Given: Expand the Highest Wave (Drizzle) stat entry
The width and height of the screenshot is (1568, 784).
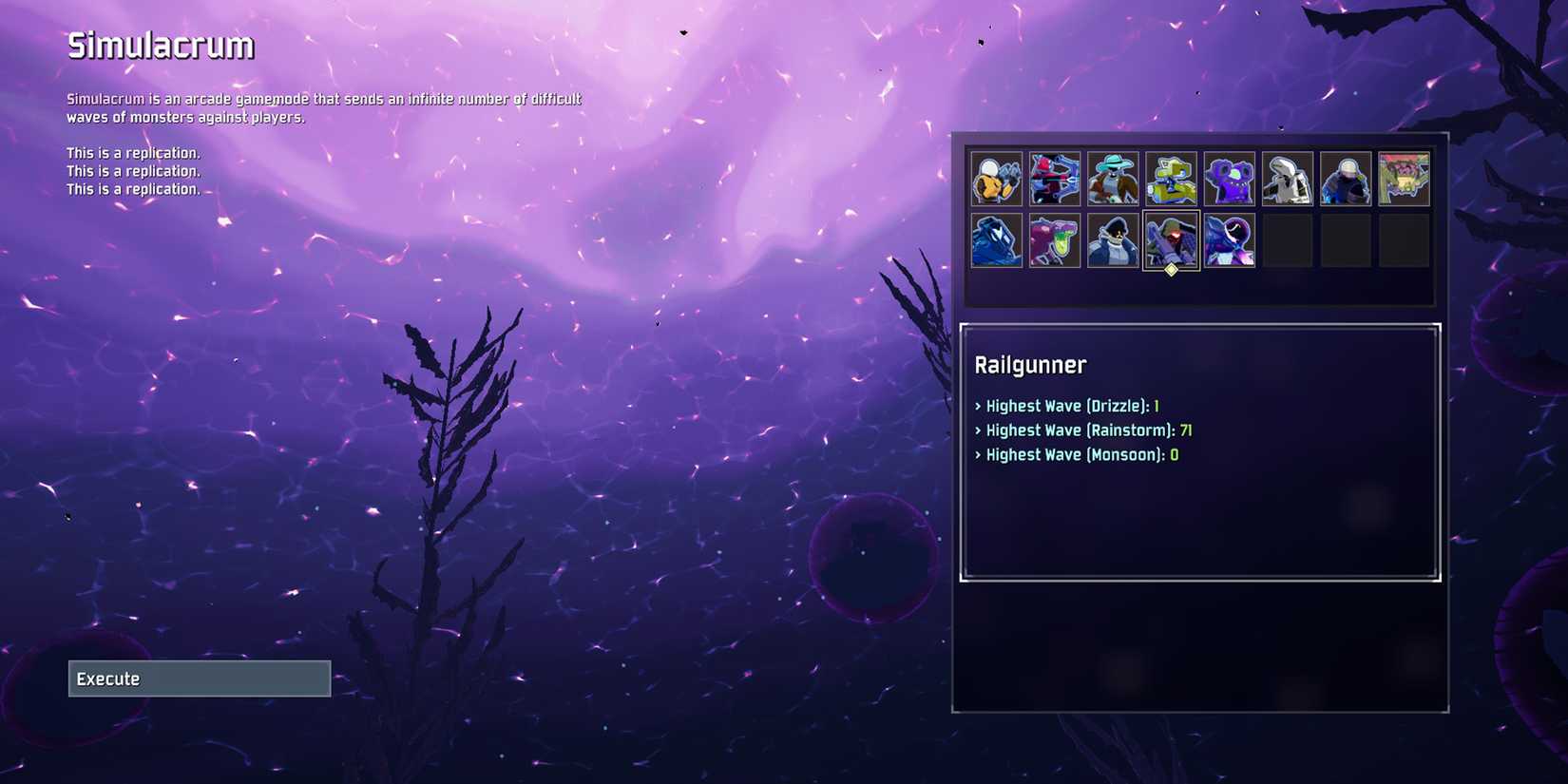Looking at the screenshot, I should (x=1066, y=406).
